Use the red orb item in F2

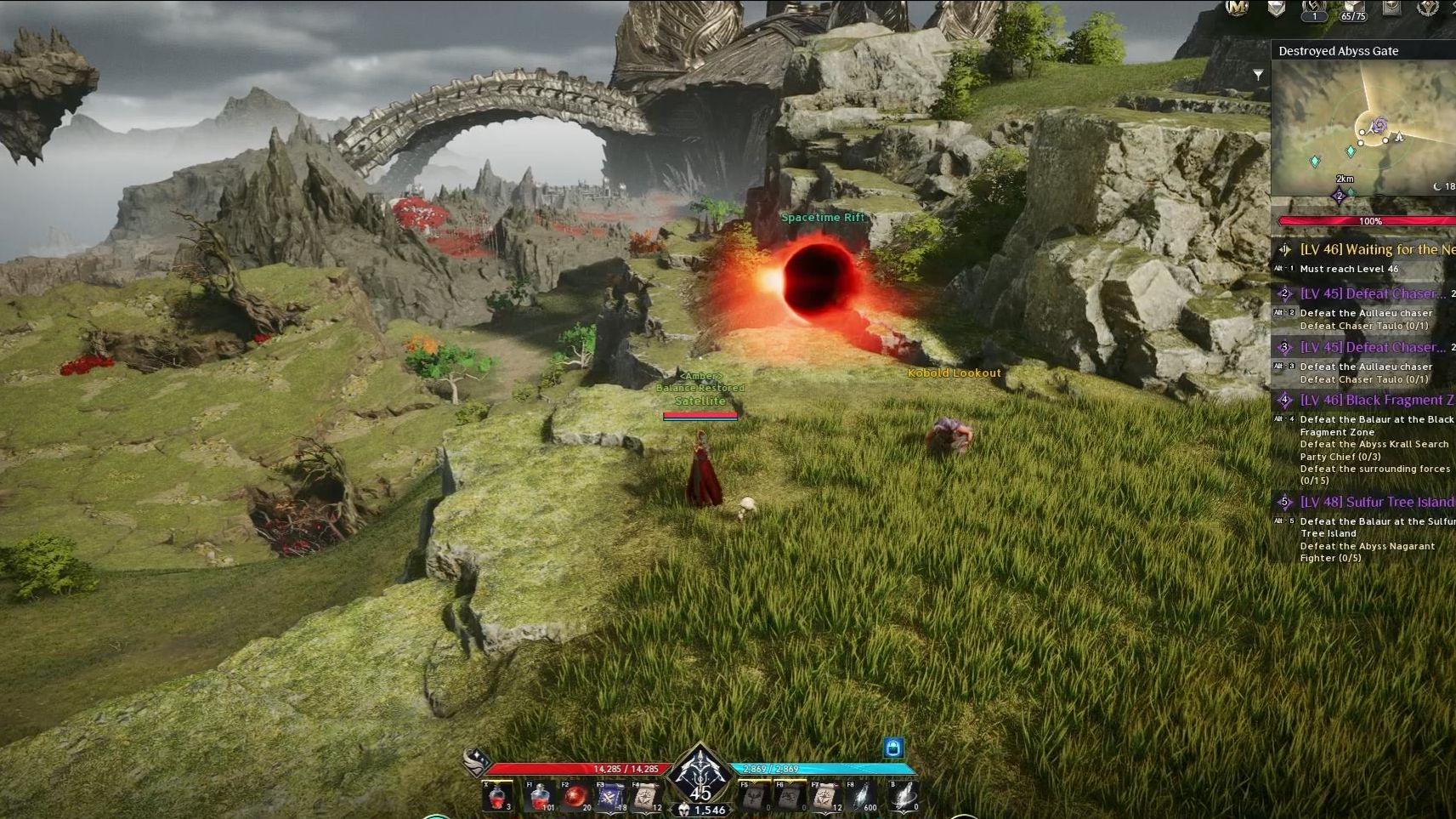coord(575,798)
